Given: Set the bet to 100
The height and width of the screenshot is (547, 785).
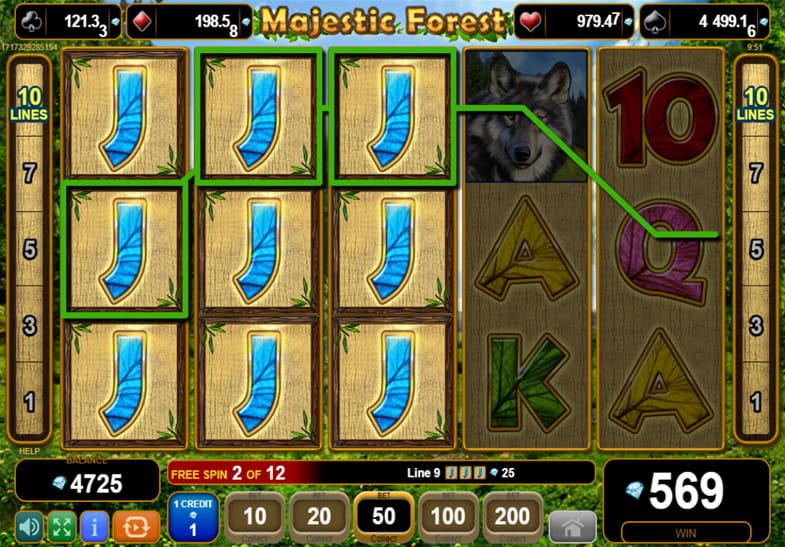Looking at the screenshot, I should click(x=448, y=518).
